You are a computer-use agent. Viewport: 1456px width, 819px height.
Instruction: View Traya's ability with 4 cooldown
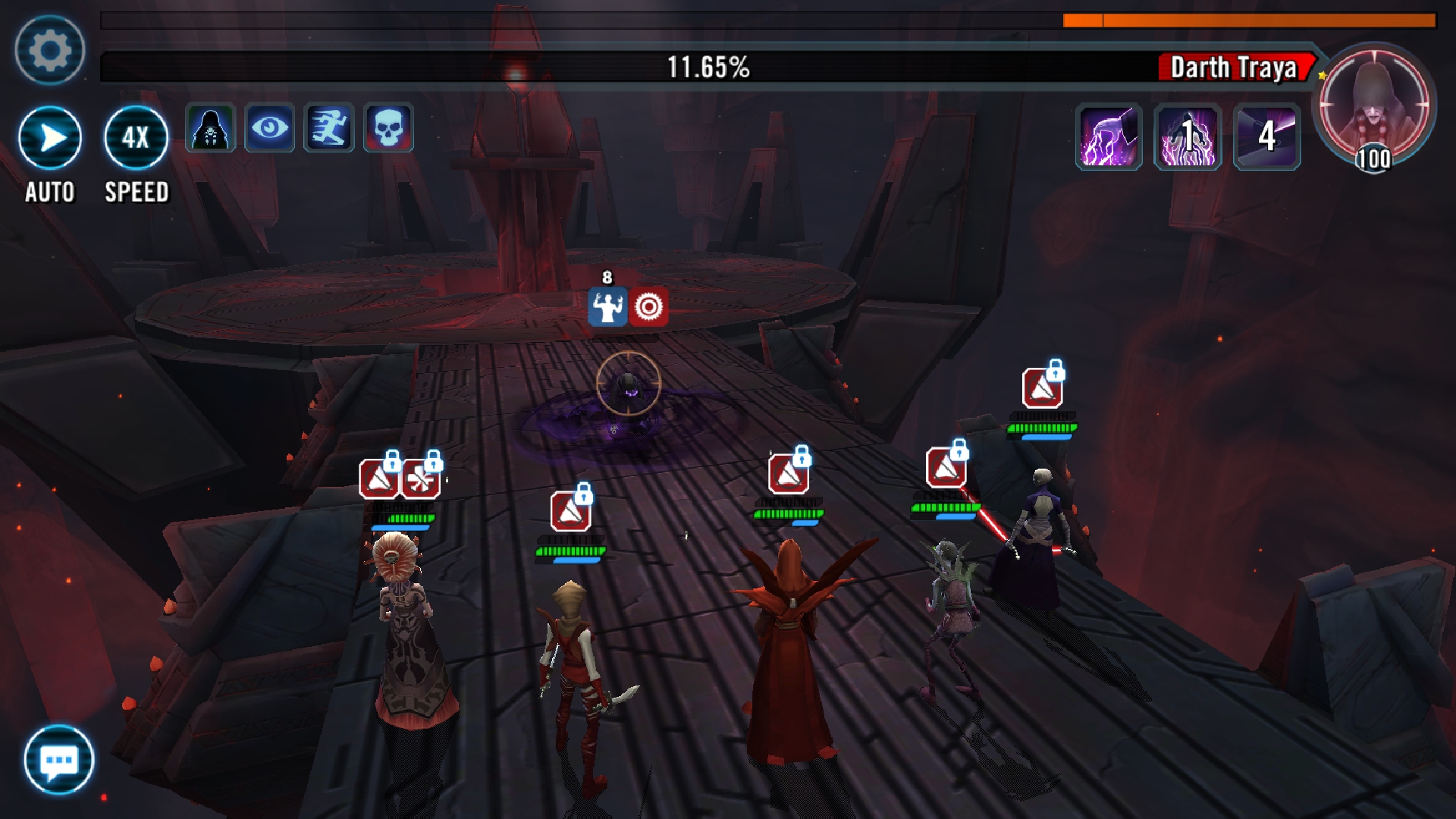[1266, 137]
